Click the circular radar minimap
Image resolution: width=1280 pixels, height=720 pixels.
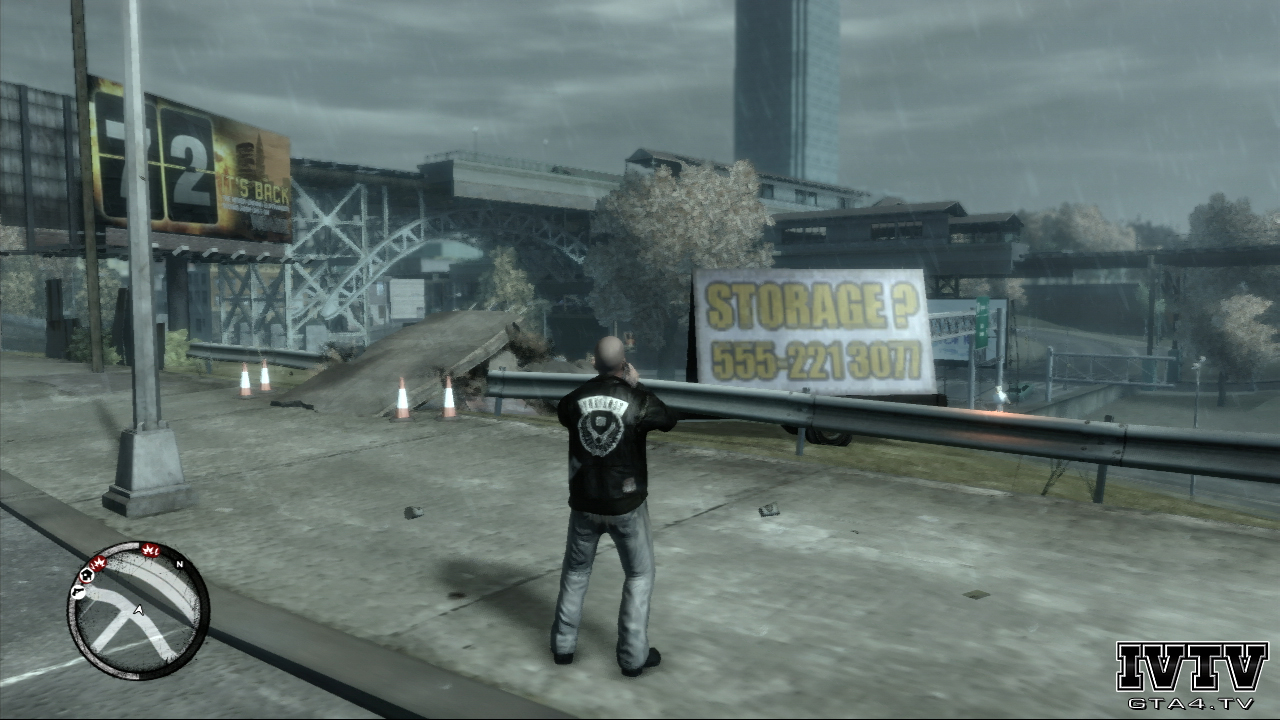coord(138,611)
